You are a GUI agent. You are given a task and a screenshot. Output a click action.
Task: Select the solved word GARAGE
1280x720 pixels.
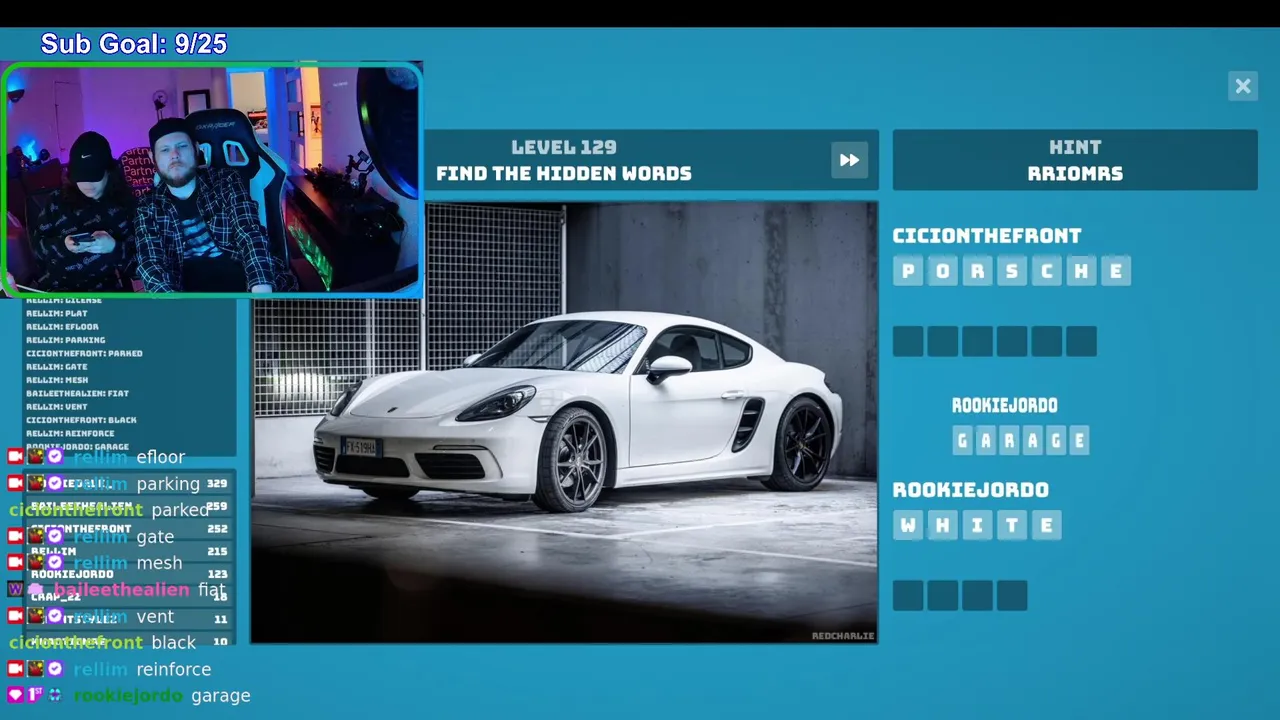pos(1020,440)
